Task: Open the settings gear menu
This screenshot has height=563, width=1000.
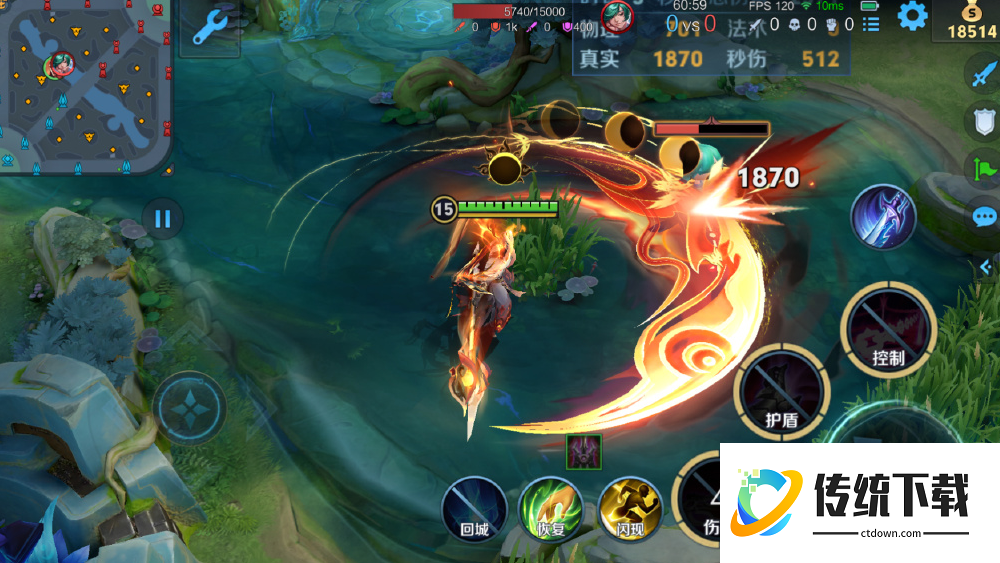Action: coord(911,15)
